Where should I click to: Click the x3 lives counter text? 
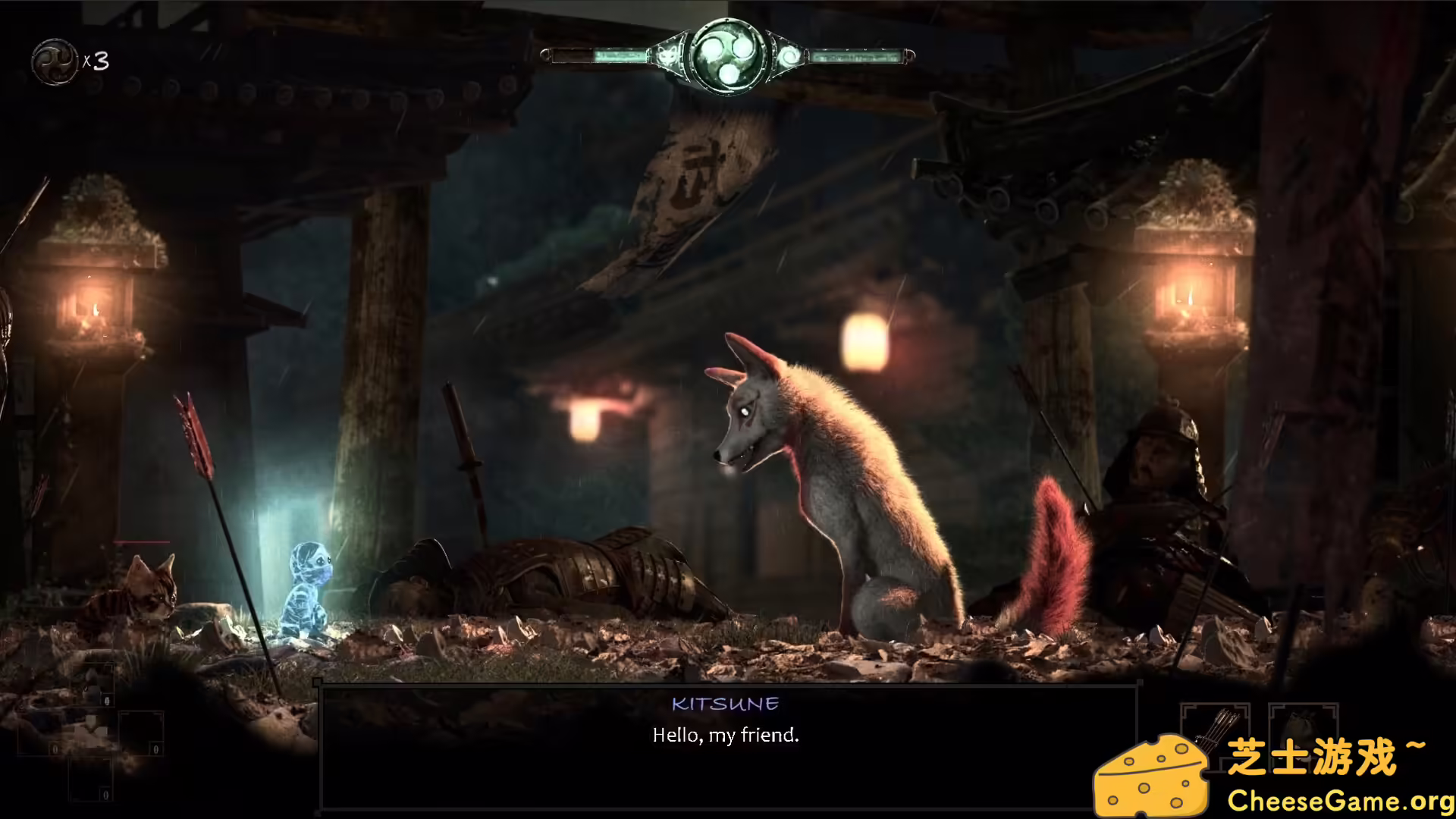(x=97, y=62)
